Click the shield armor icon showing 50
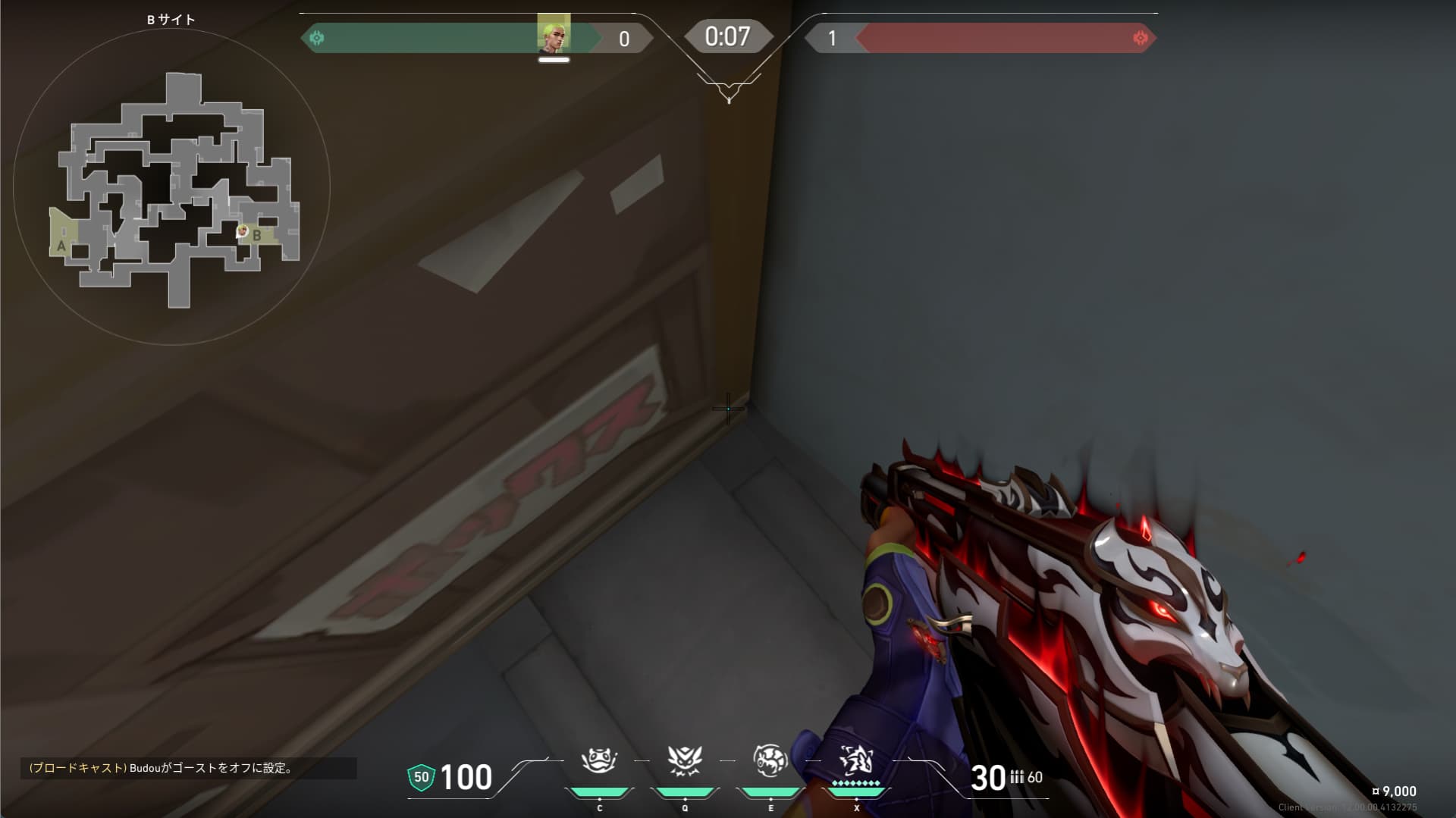1456x818 pixels. pos(421,777)
